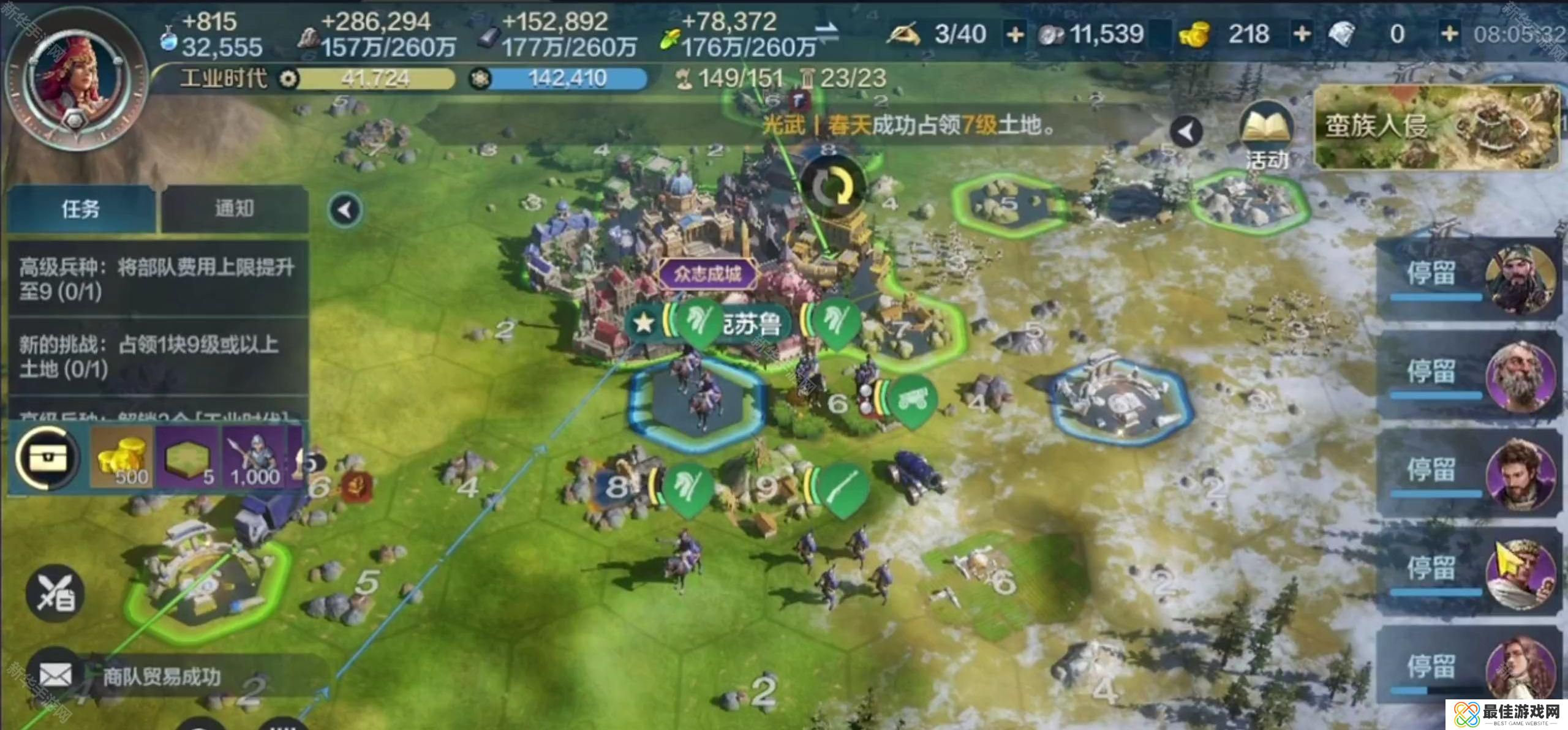
Task: Claim the 500 gold coins reward
Action: point(123,457)
